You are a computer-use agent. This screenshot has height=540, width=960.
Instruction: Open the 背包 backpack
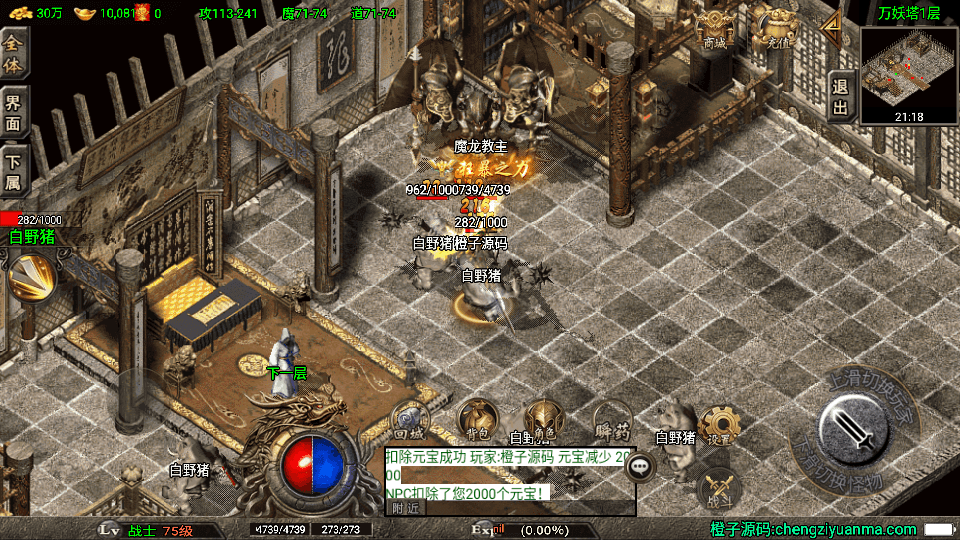coord(477,420)
